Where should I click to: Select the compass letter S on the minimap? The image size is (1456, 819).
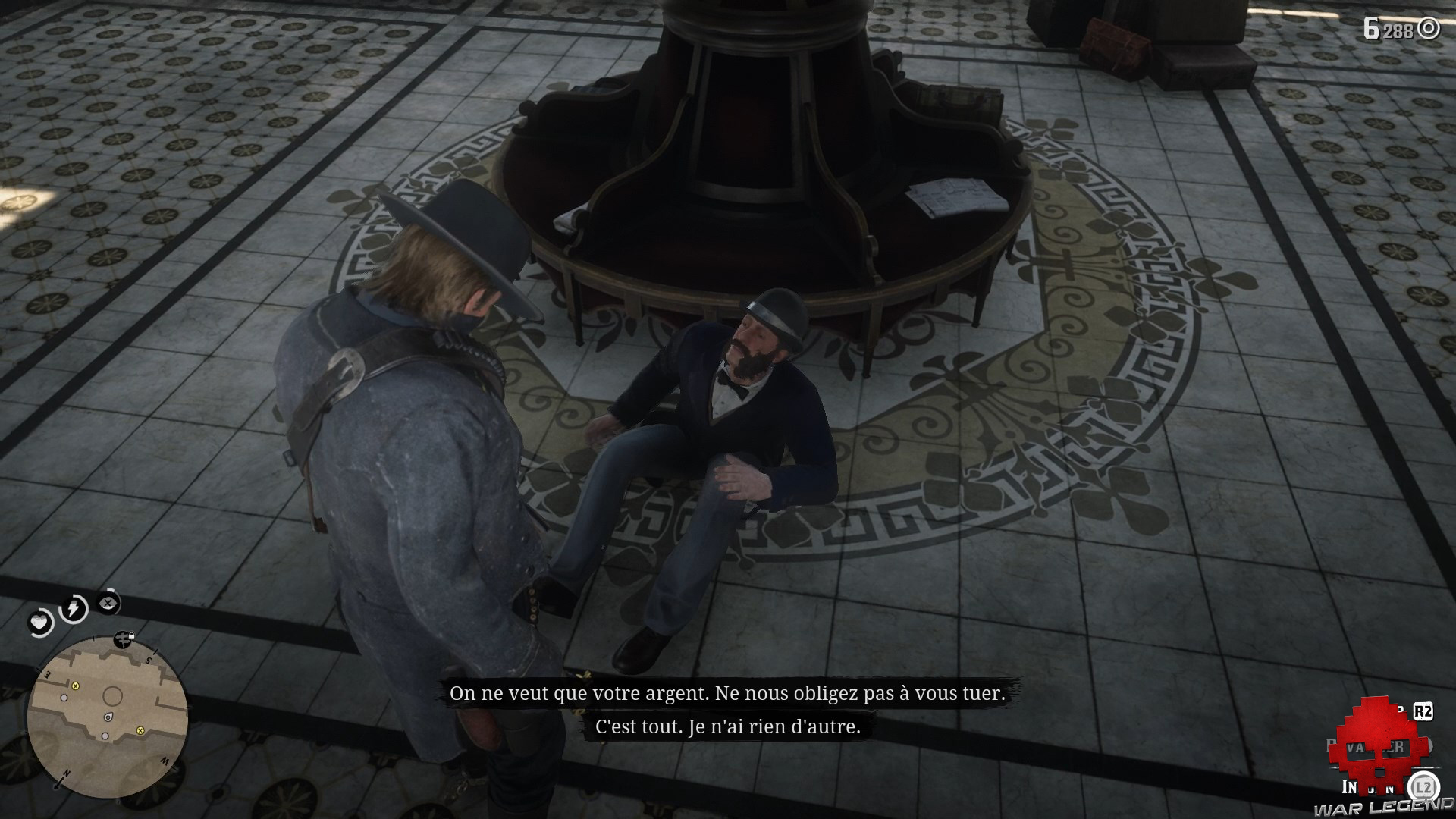tap(149, 659)
